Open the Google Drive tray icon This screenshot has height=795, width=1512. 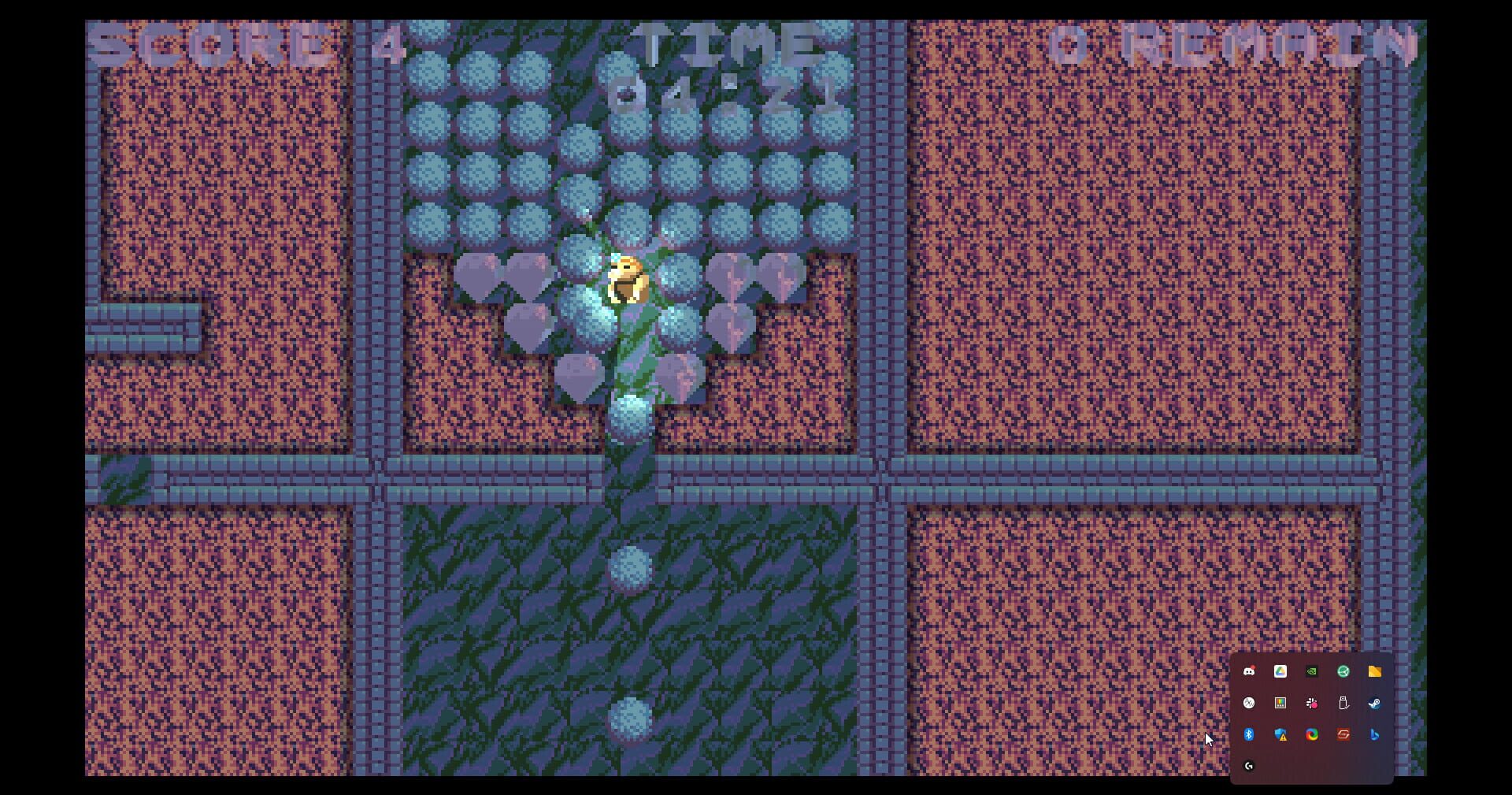1280,671
